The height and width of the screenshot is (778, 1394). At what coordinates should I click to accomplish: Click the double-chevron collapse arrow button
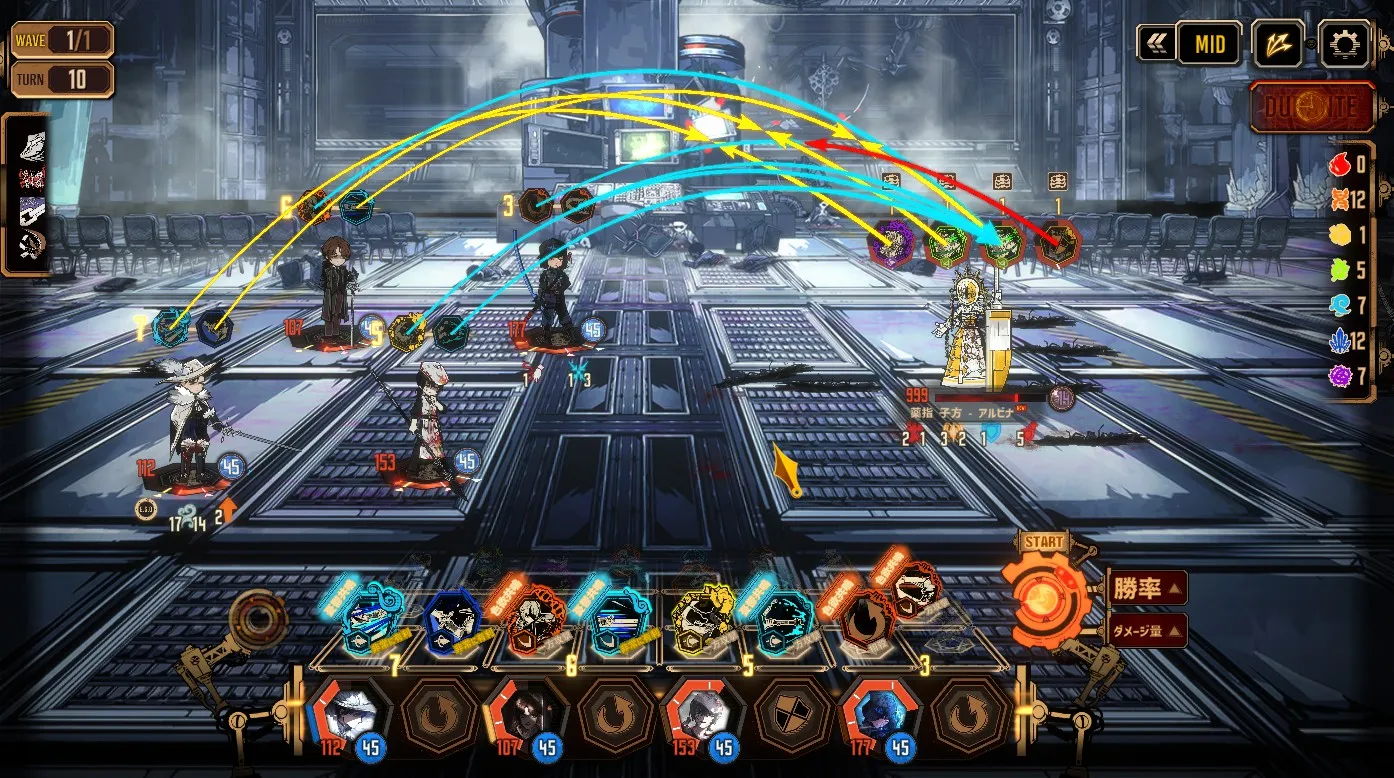pos(1156,44)
